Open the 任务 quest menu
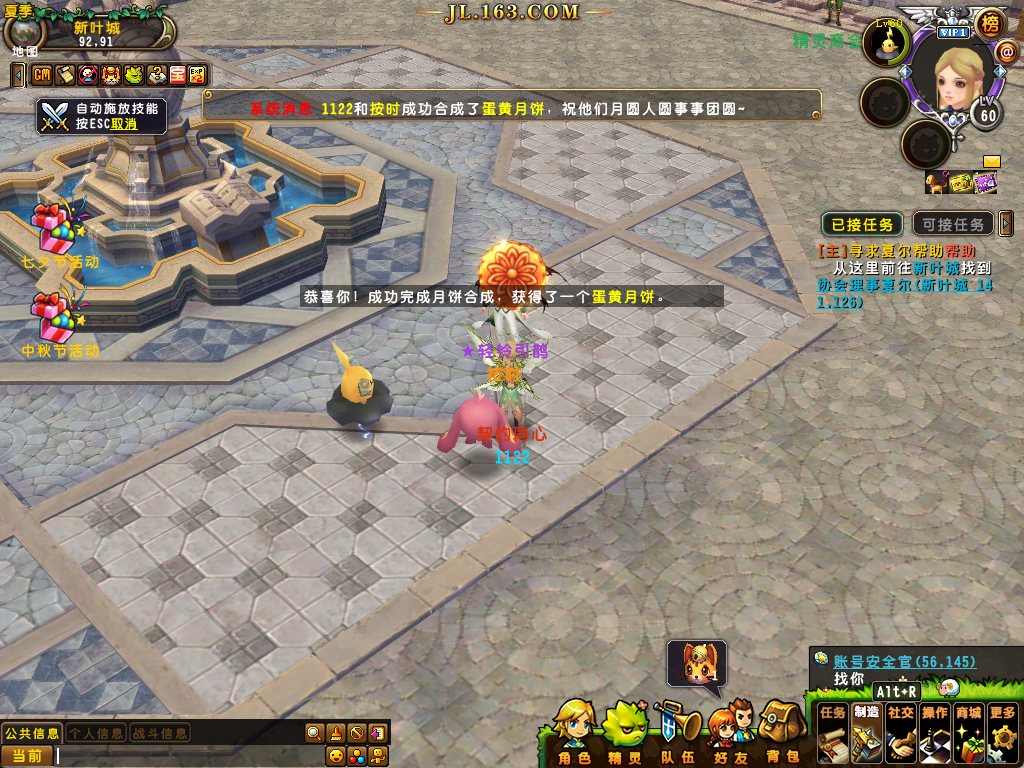Image resolution: width=1024 pixels, height=768 pixels. [x=833, y=734]
